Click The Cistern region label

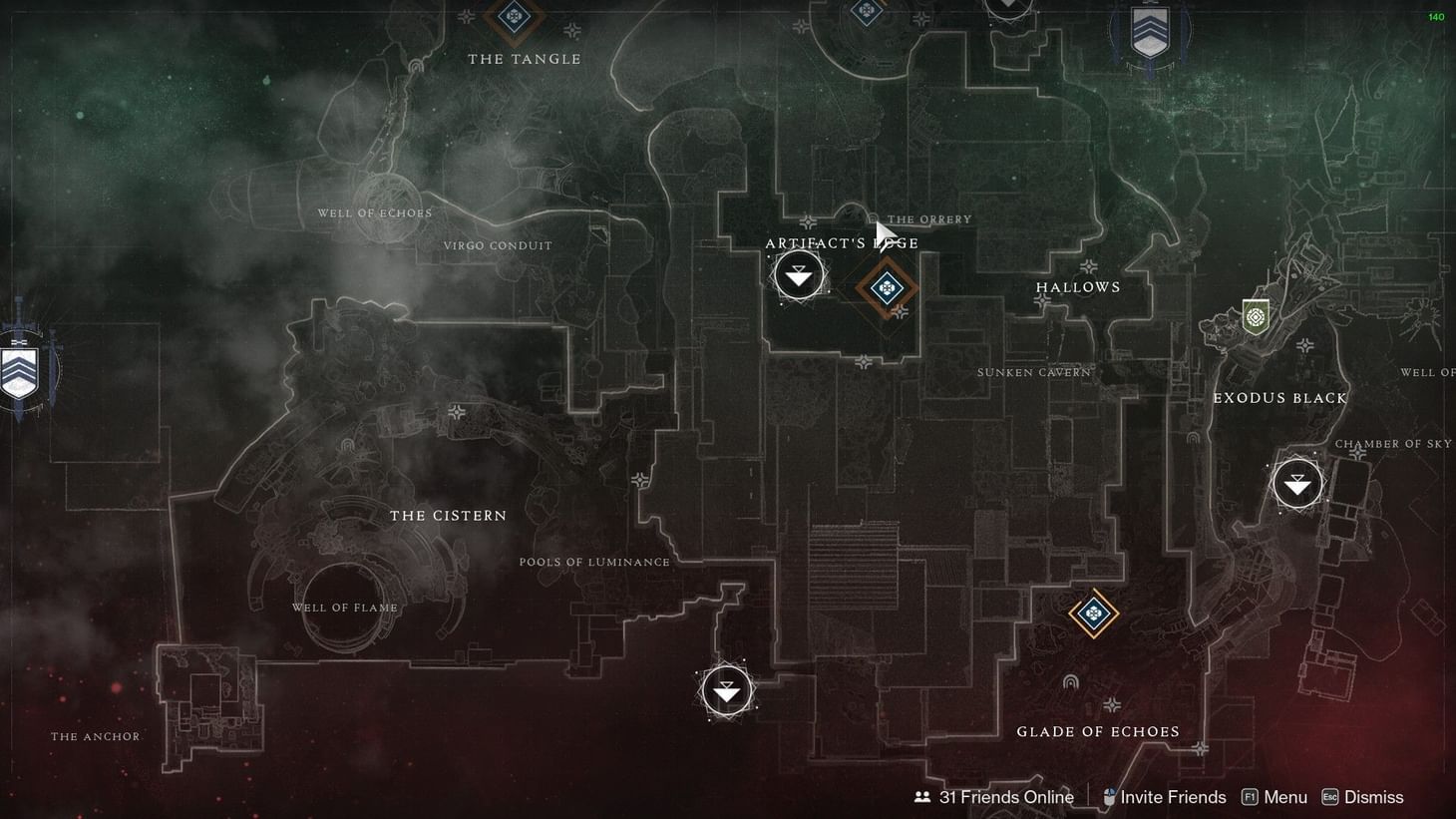[449, 515]
